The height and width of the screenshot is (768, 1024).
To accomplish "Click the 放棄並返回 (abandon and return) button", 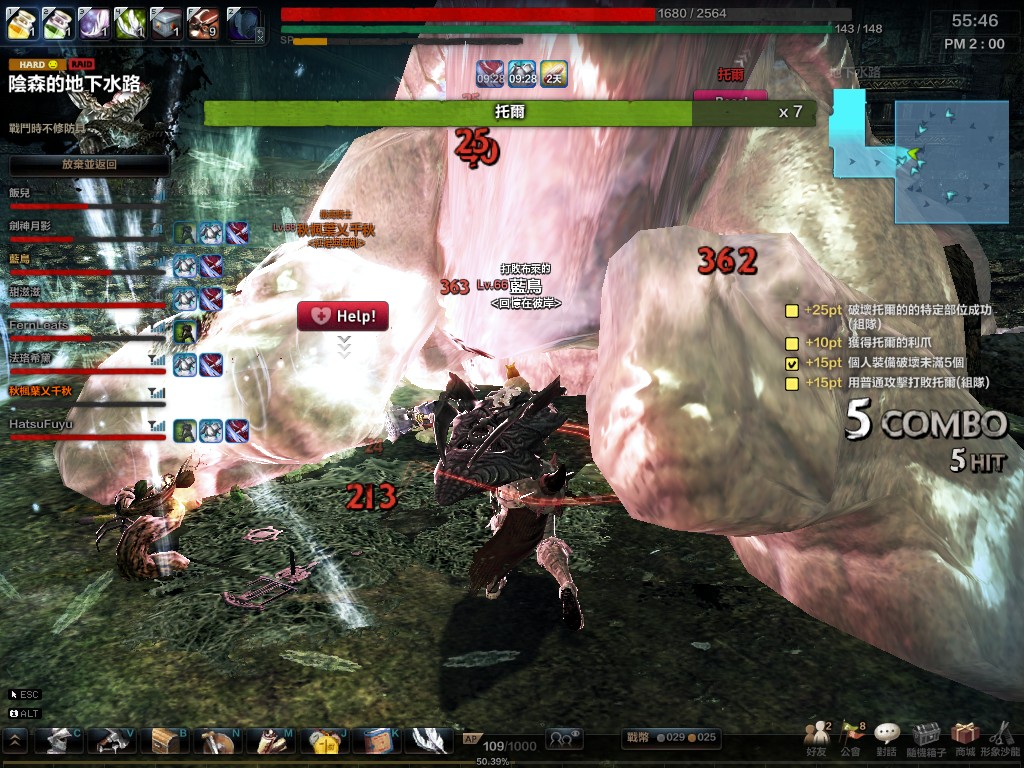I will 89,164.
